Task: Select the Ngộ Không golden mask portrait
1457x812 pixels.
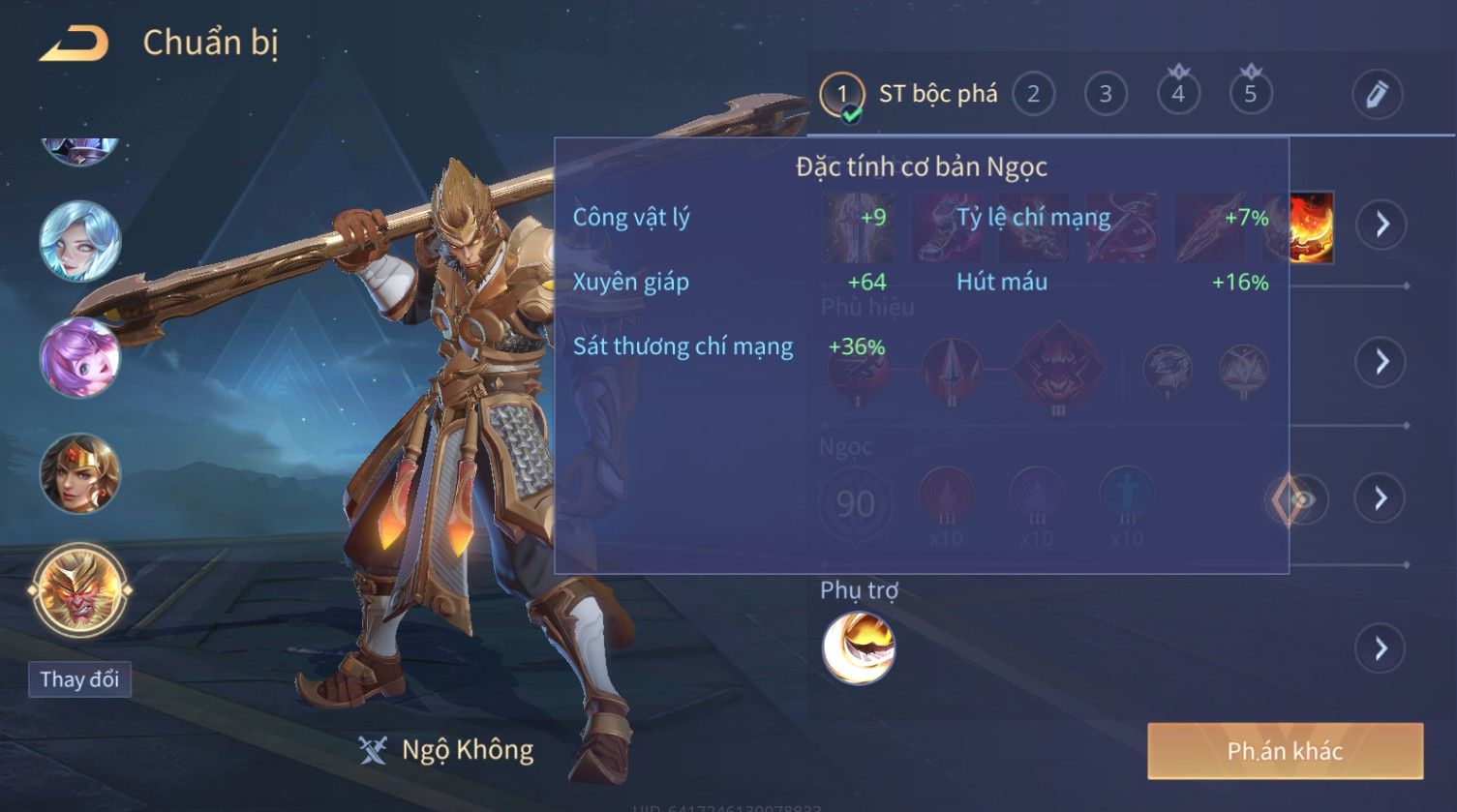Action: tap(80, 589)
